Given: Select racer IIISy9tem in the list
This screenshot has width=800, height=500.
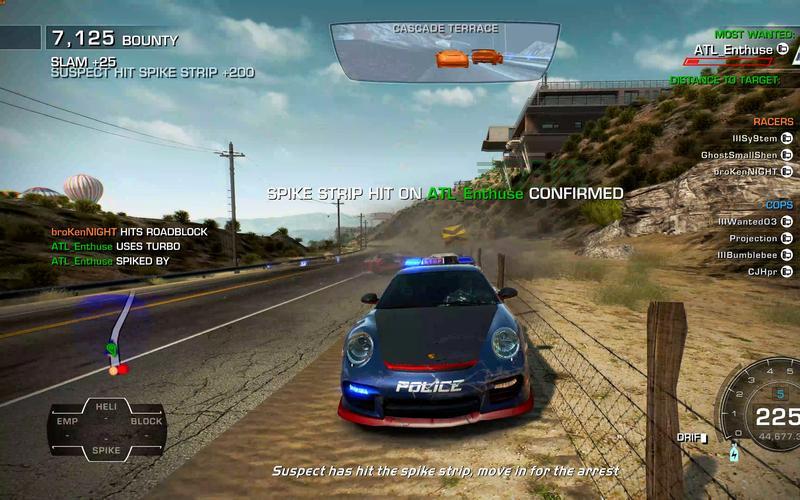Looking at the screenshot, I should click(x=754, y=138).
